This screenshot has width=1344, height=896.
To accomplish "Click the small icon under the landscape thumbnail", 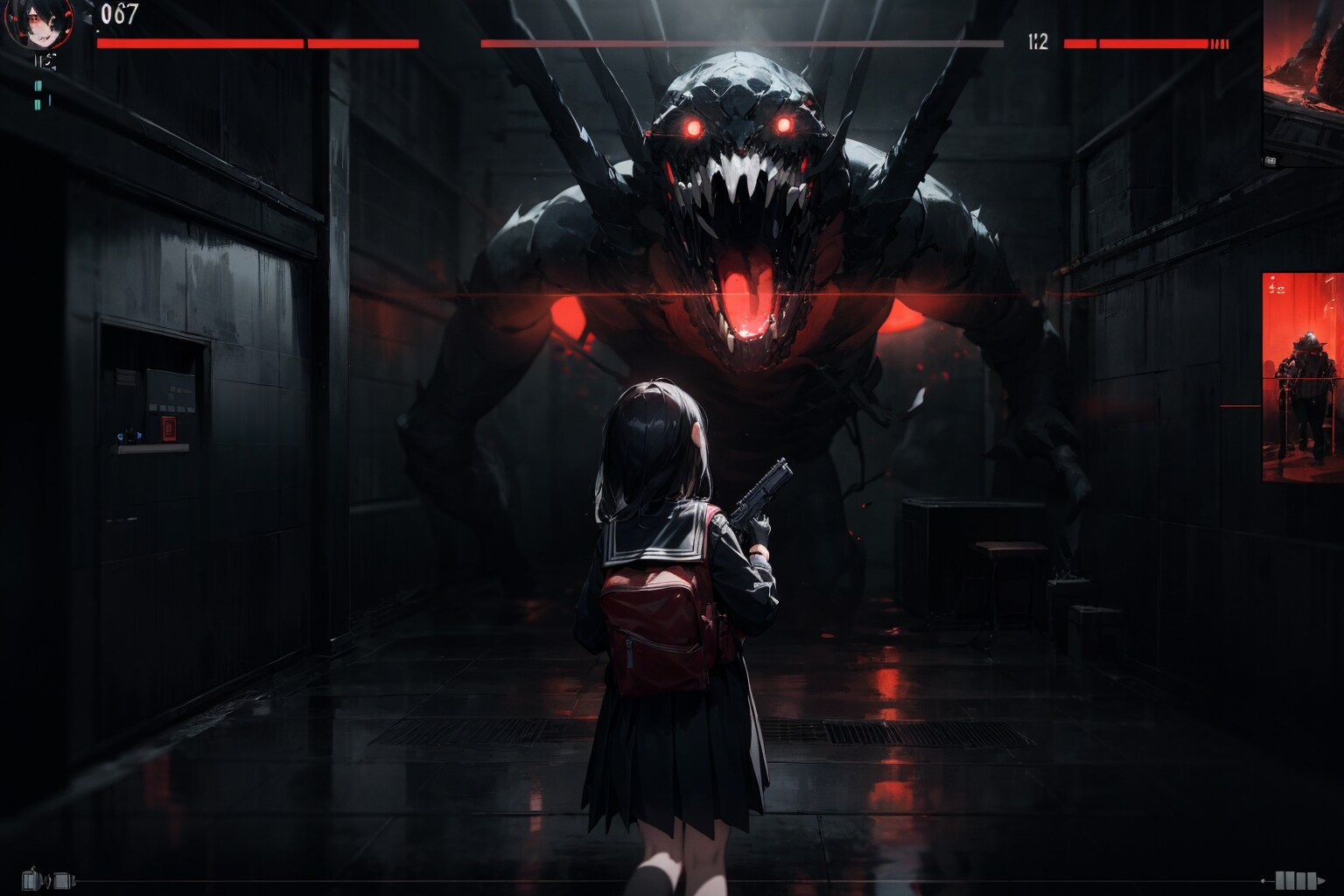I will [x=1270, y=160].
